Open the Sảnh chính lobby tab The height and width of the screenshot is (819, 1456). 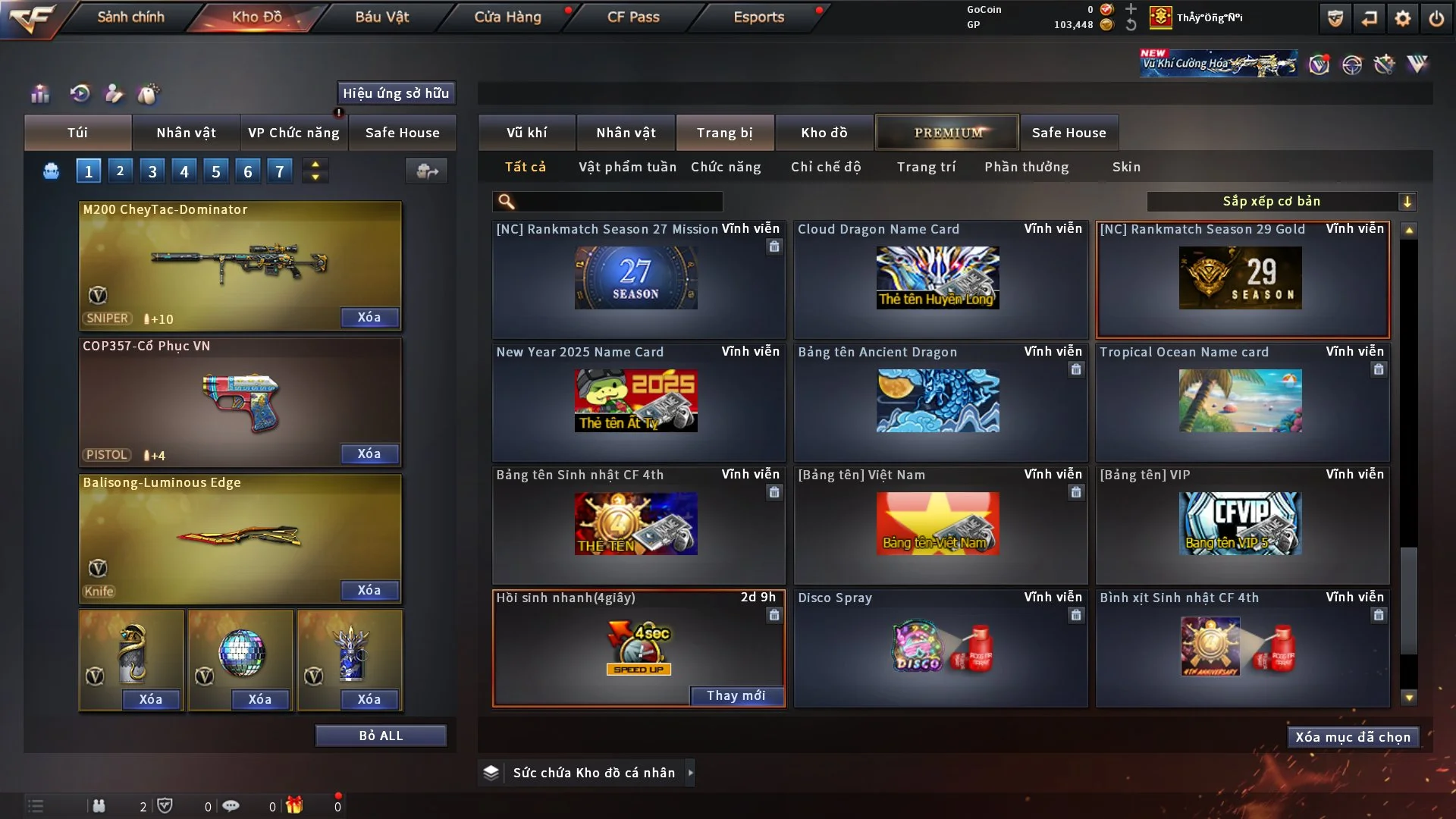[x=130, y=17]
